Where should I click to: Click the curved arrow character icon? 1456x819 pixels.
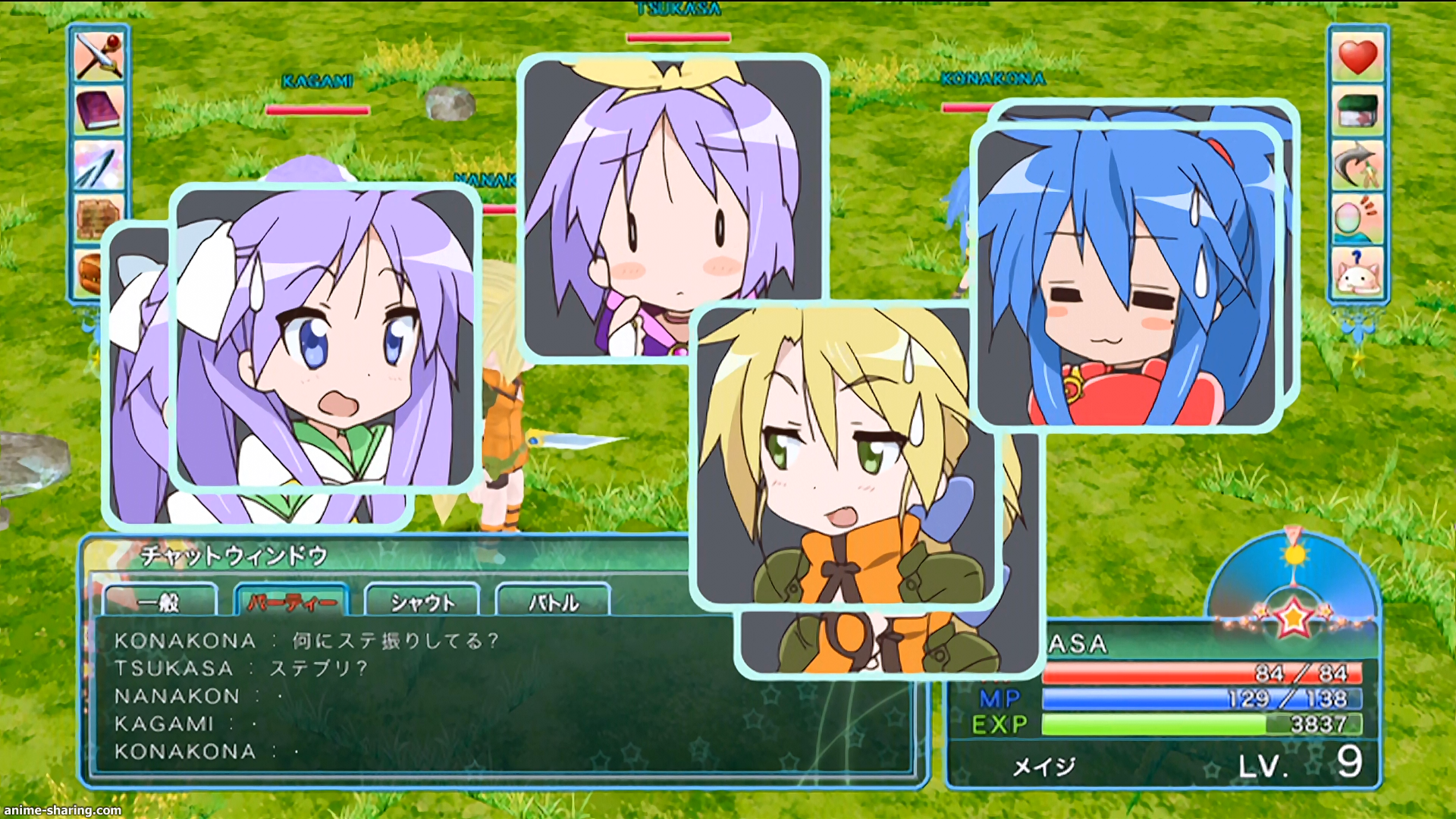[1357, 165]
